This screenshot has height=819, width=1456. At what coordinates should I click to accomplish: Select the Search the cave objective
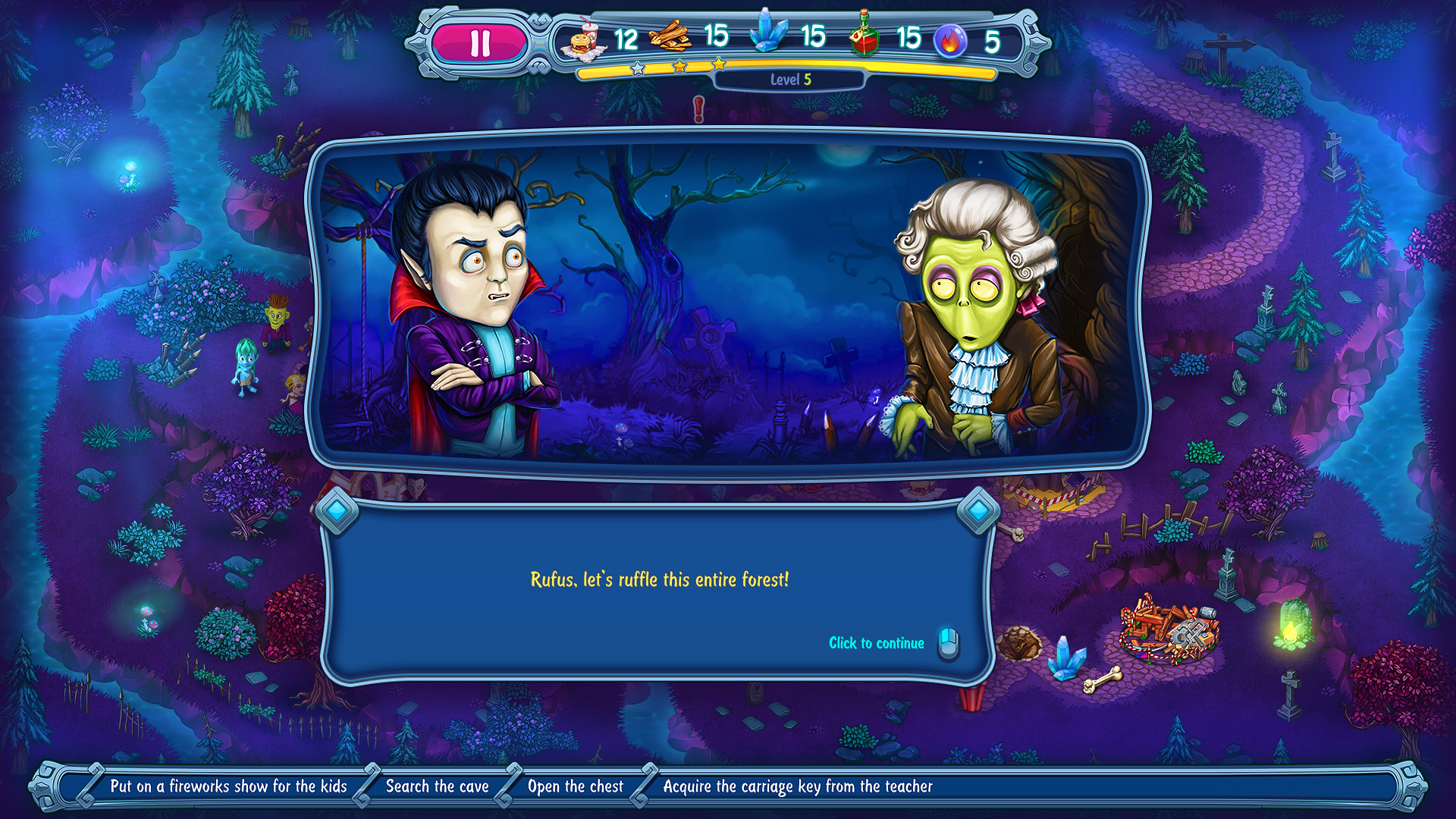pyautogui.click(x=437, y=786)
